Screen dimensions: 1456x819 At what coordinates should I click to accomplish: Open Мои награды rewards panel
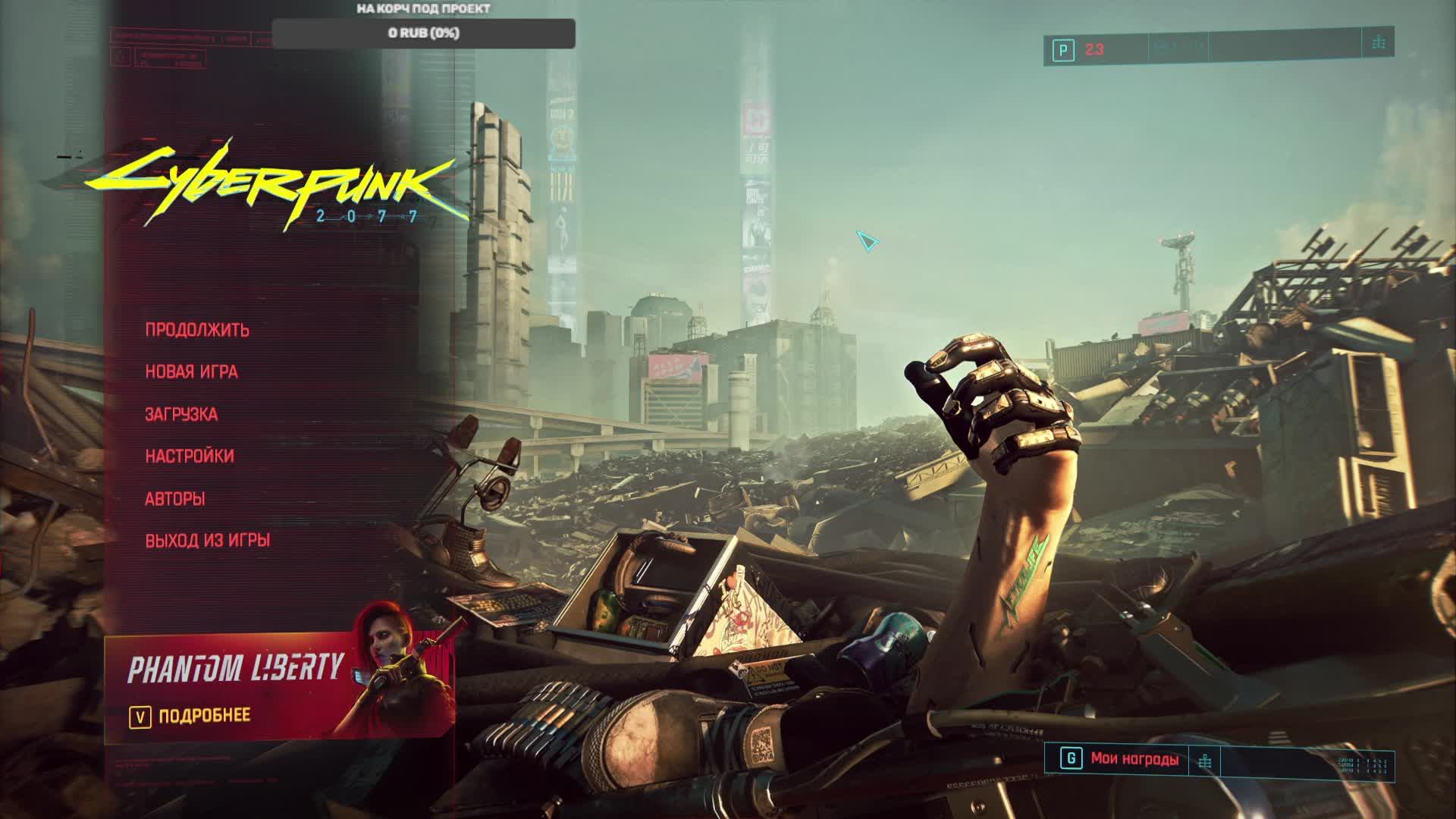point(1134,758)
